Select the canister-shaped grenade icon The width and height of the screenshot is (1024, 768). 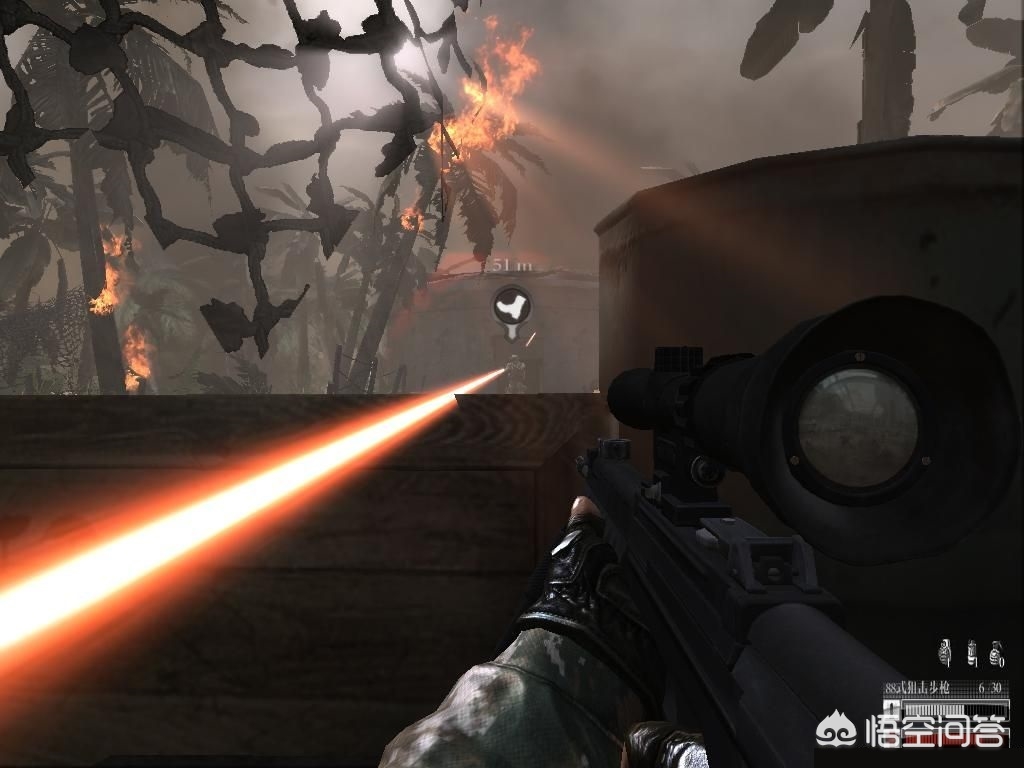click(971, 653)
